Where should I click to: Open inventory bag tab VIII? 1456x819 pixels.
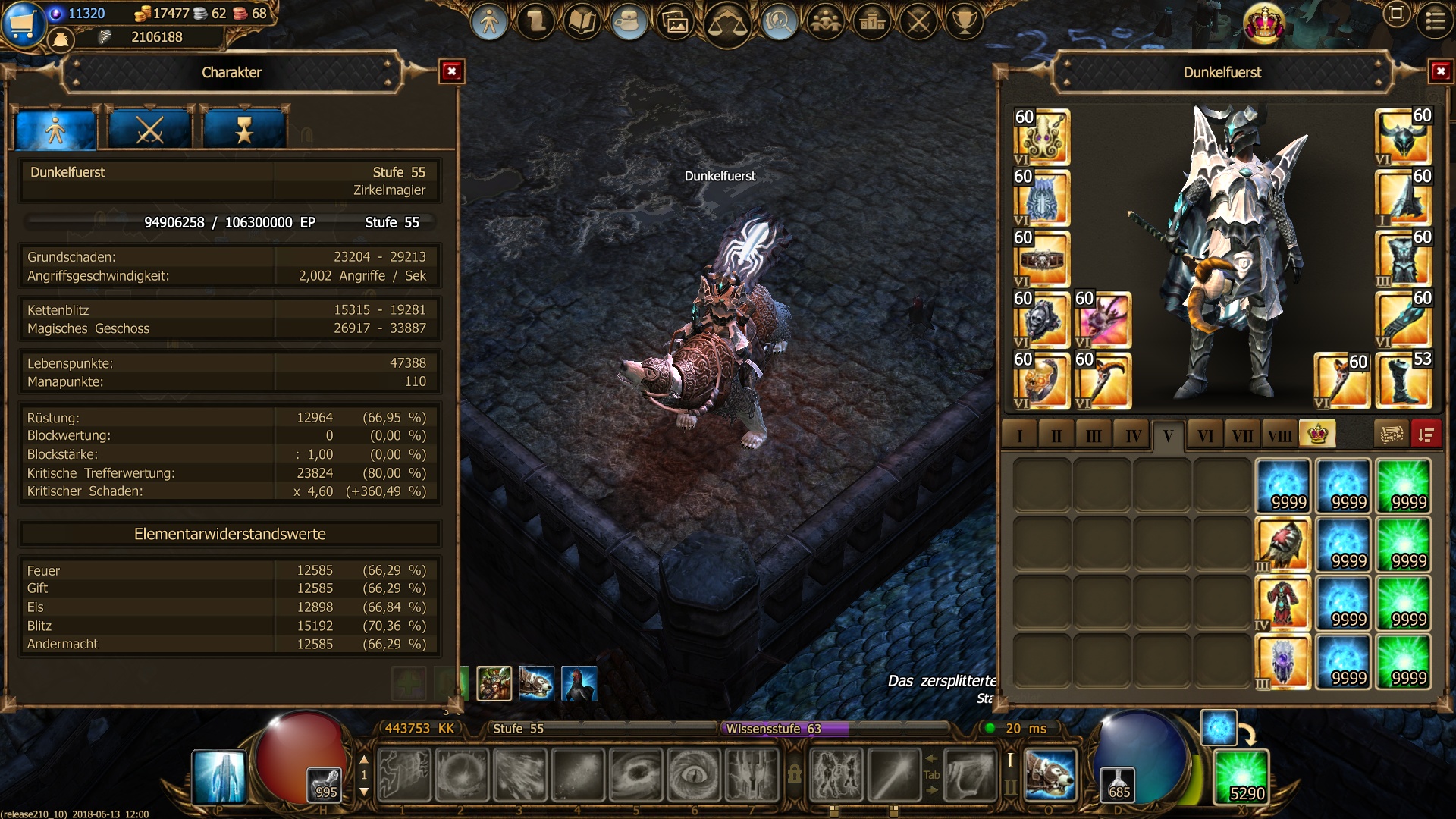click(x=1279, y=436)
